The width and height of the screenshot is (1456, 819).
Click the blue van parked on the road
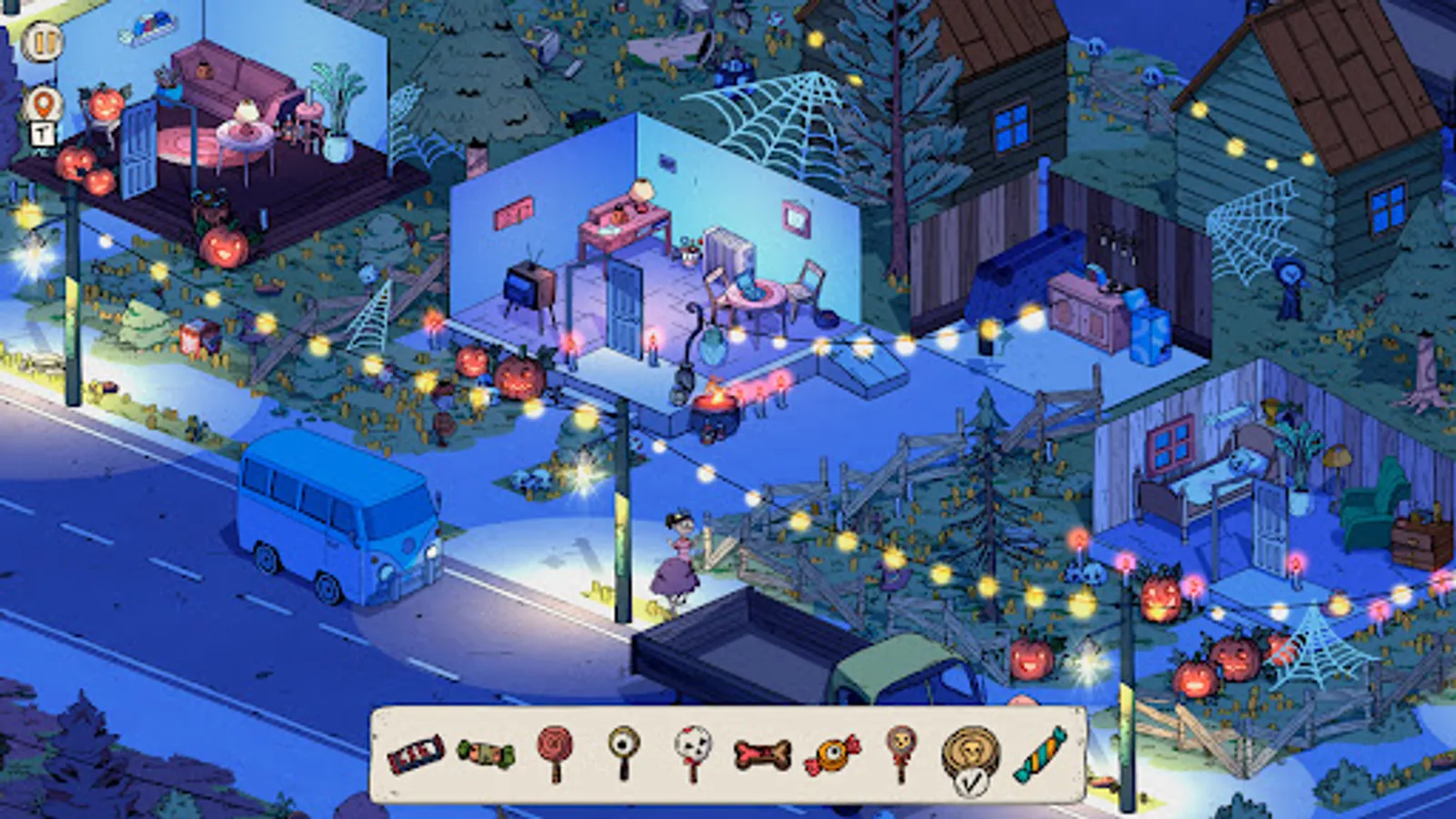point(337,519)
